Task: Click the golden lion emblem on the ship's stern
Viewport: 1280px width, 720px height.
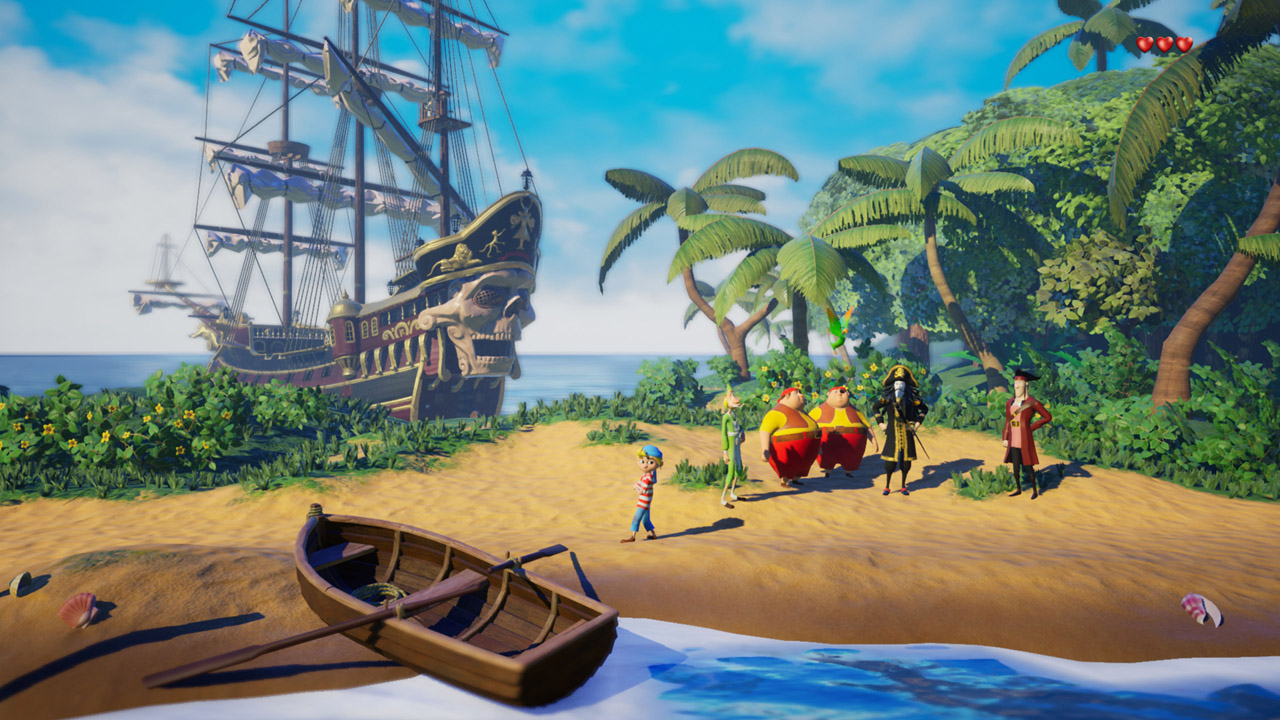Action: [x=458, y=256]
